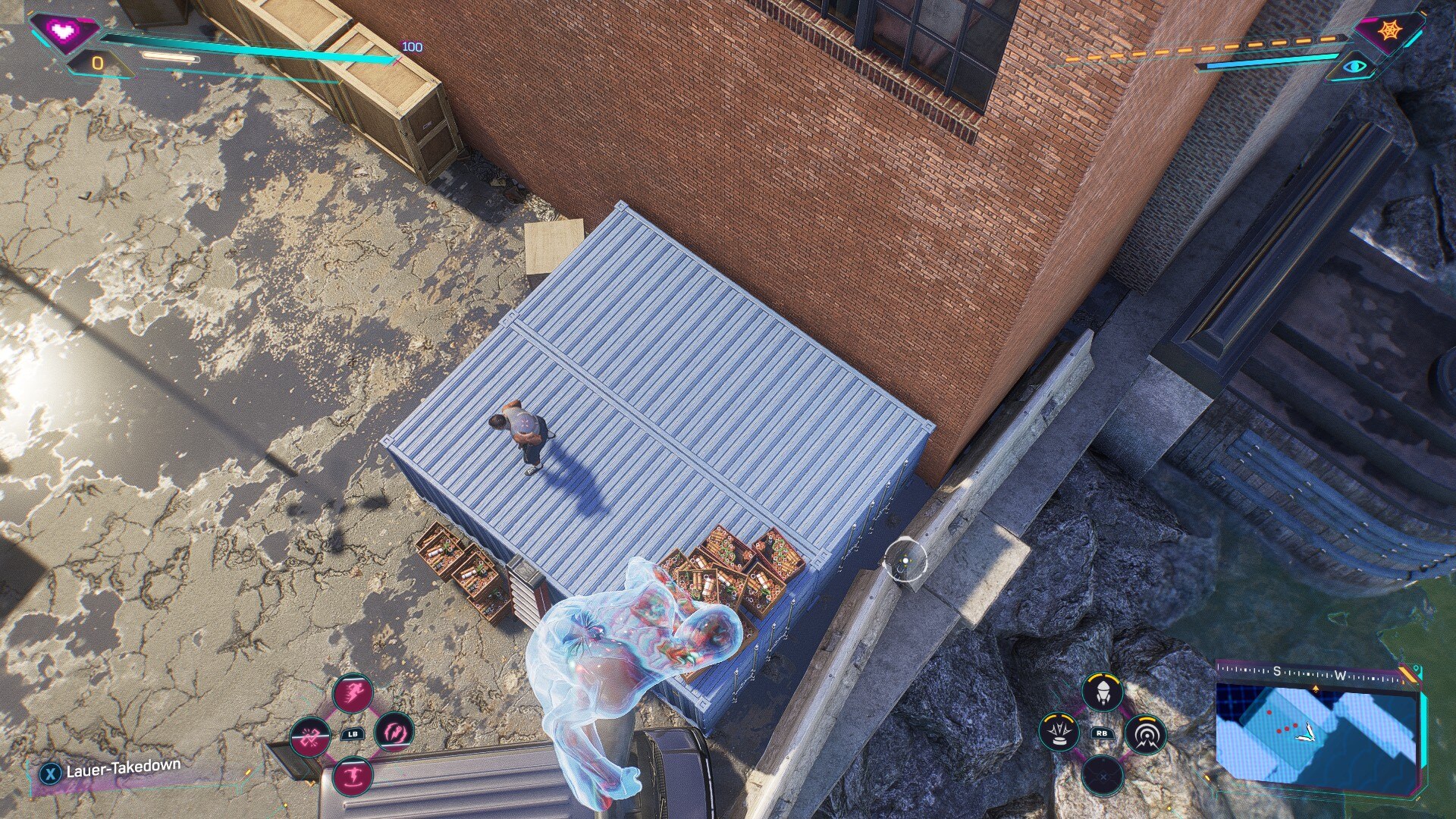The image size is (1456, 819).
Task: Activate the running lightning figure Venom ability
Action: pos(353,692)
